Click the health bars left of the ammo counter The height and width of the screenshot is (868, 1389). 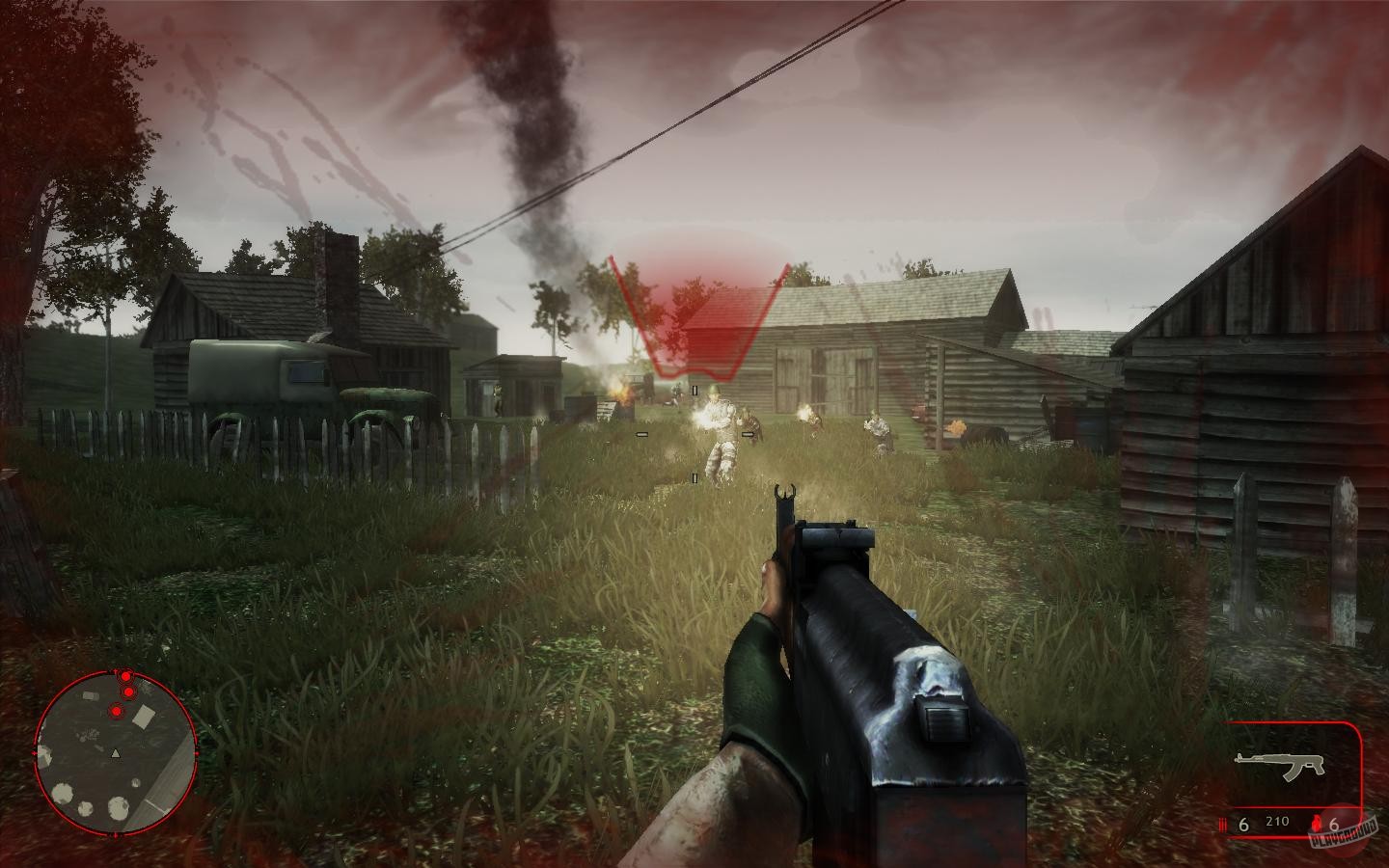(x=1223, y=824)
